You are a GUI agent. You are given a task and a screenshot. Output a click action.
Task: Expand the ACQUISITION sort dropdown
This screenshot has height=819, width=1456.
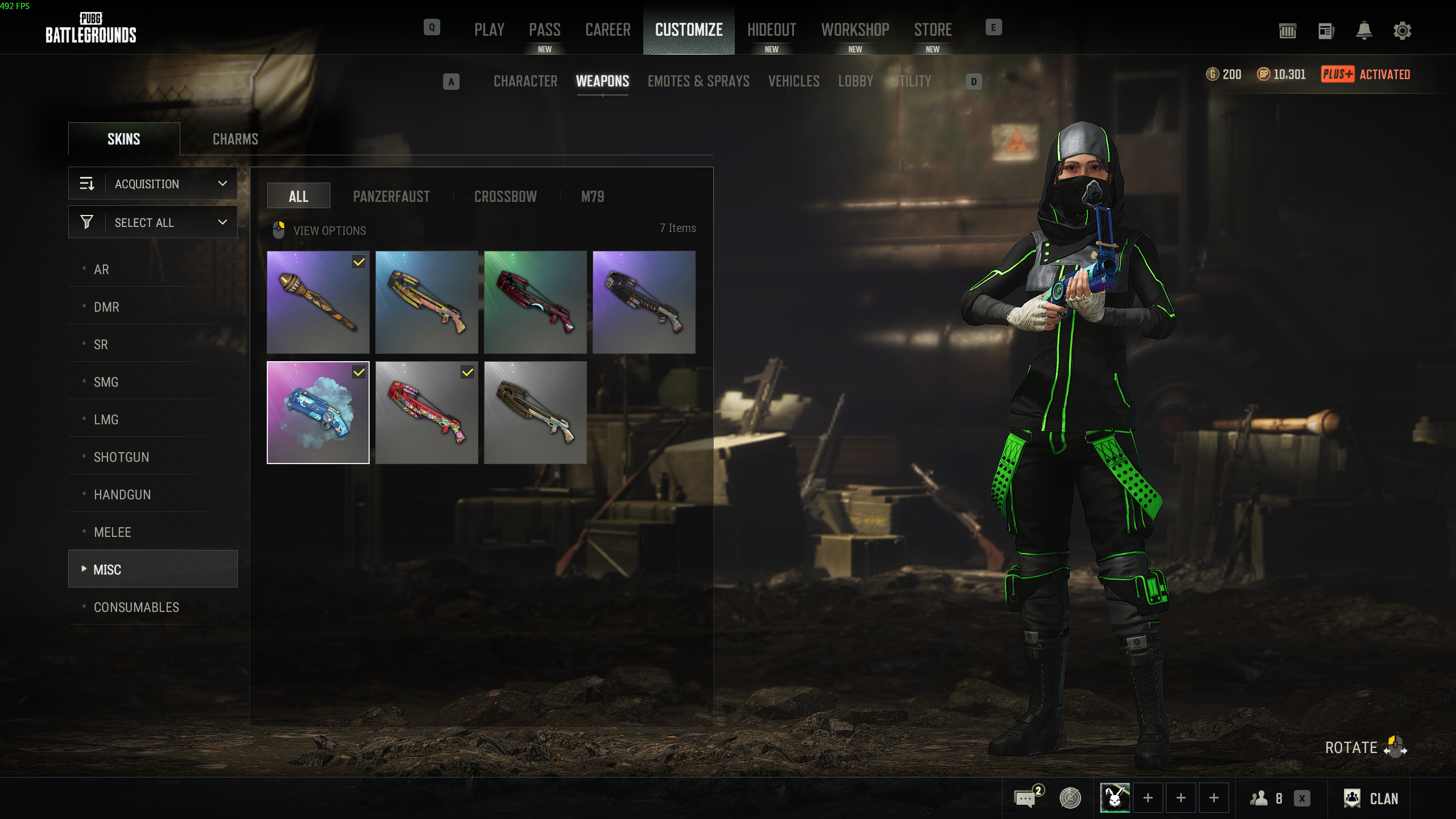point(153,184)
